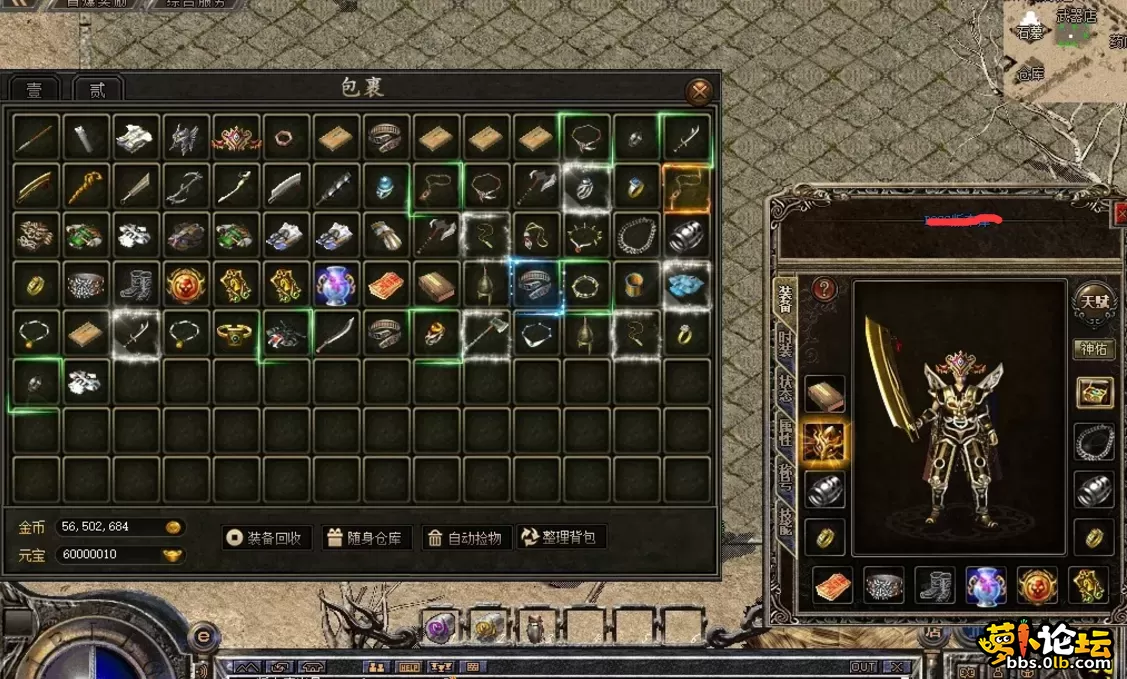Click the red question mark help icon
Viewport: 1127px width, 679px height.
(824, 289)
